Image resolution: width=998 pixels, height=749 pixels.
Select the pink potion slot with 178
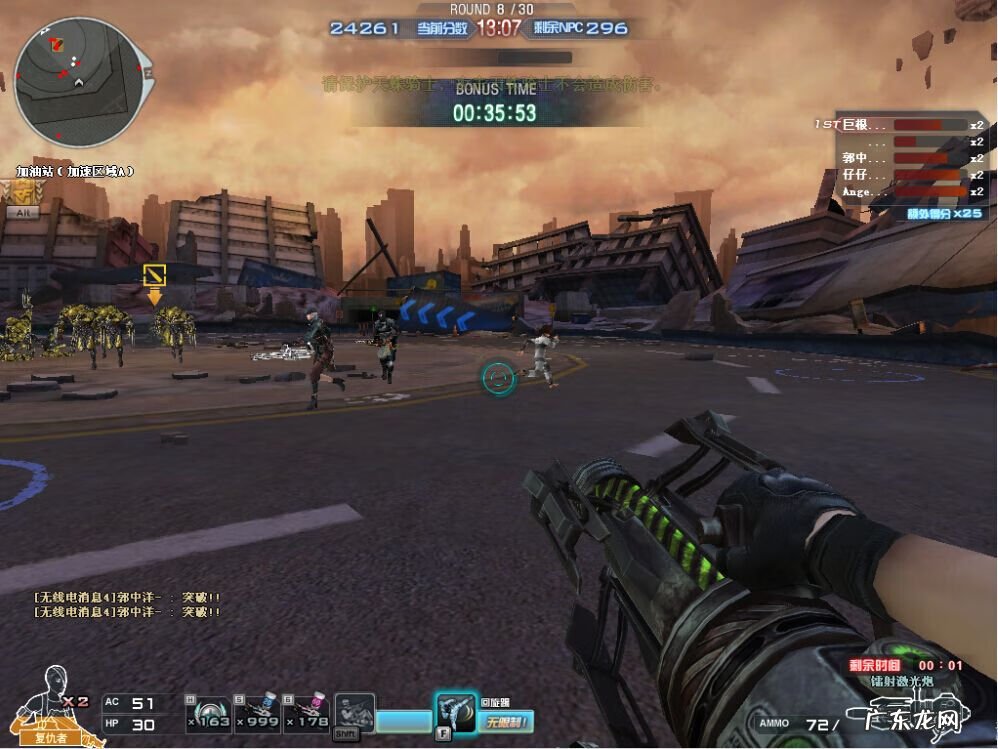coord(304,711)
